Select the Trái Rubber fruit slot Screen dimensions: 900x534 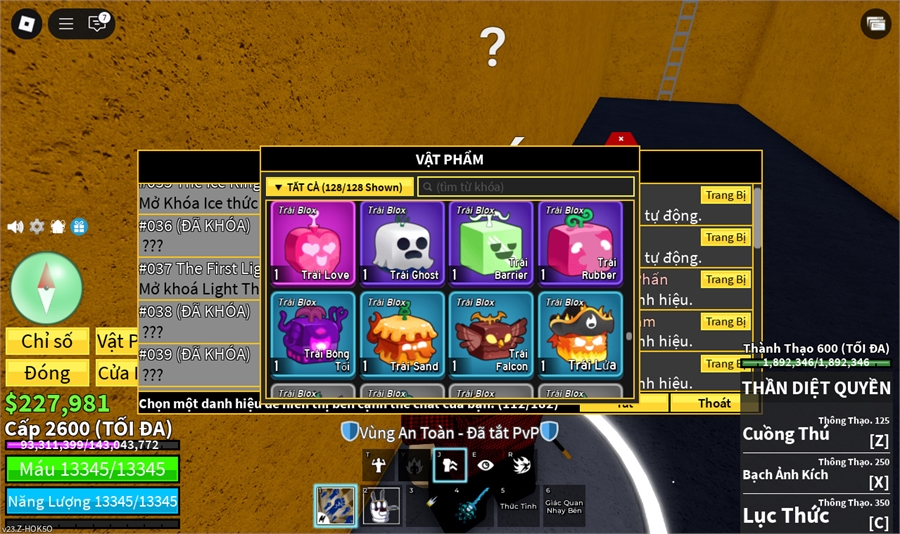click(x=580, y=244)
